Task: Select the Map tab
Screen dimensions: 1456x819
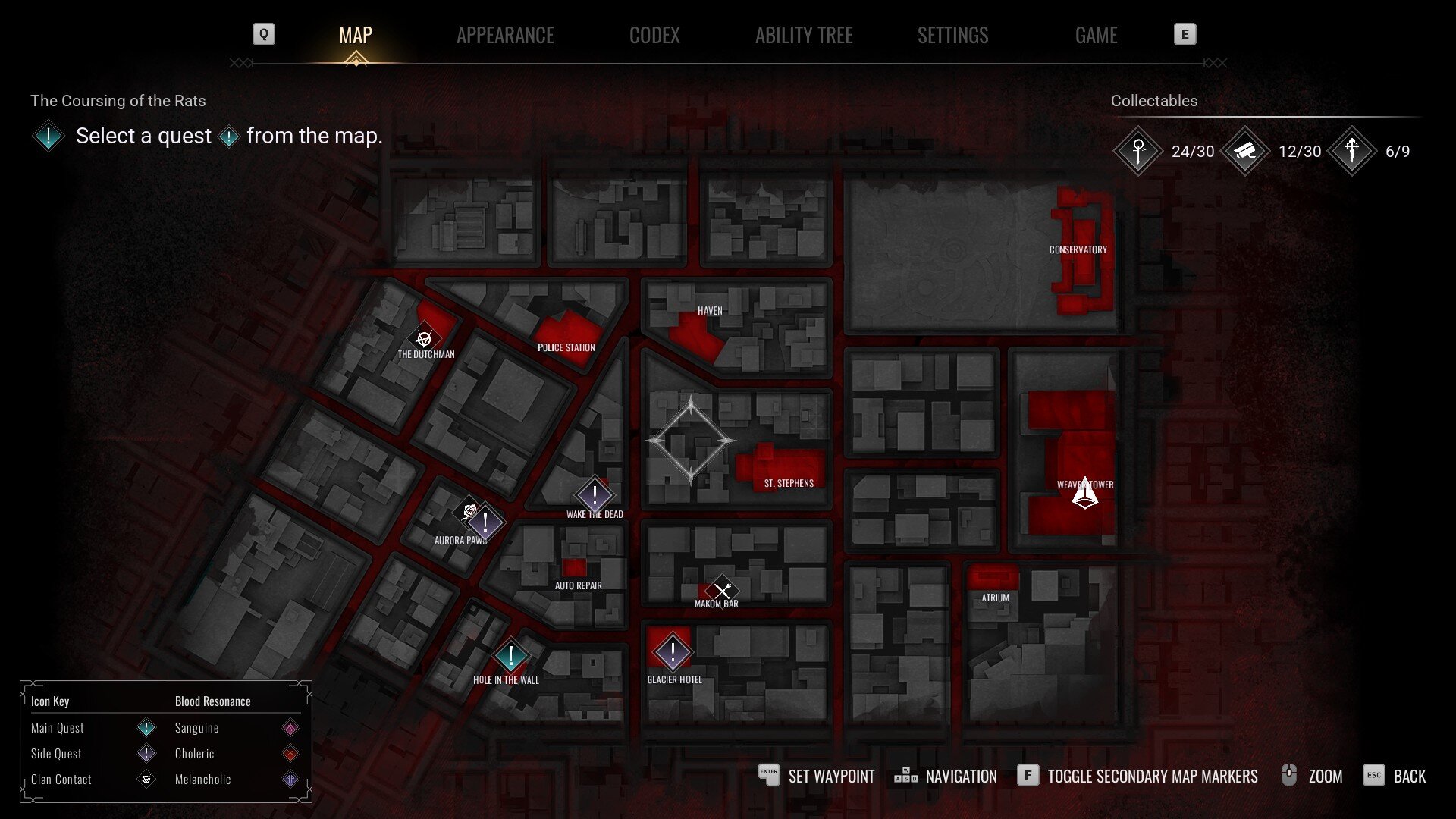Action: [356, 36]
